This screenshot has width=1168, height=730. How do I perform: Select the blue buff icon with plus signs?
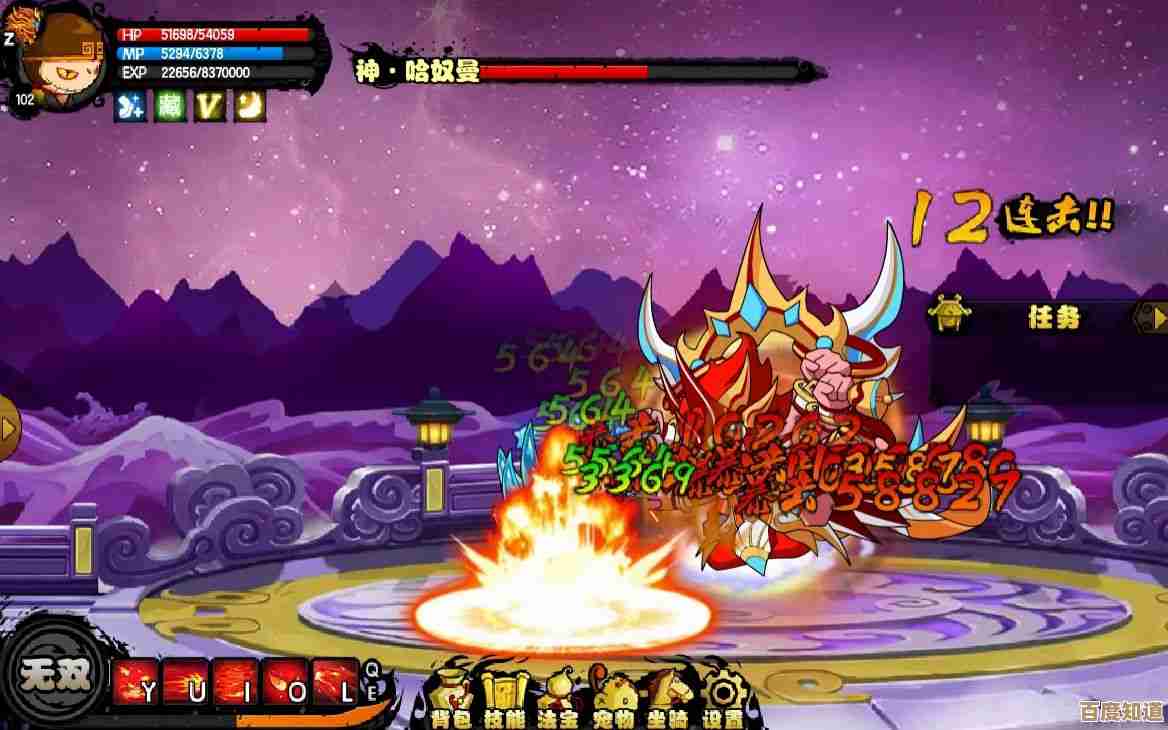pos(132,105)
